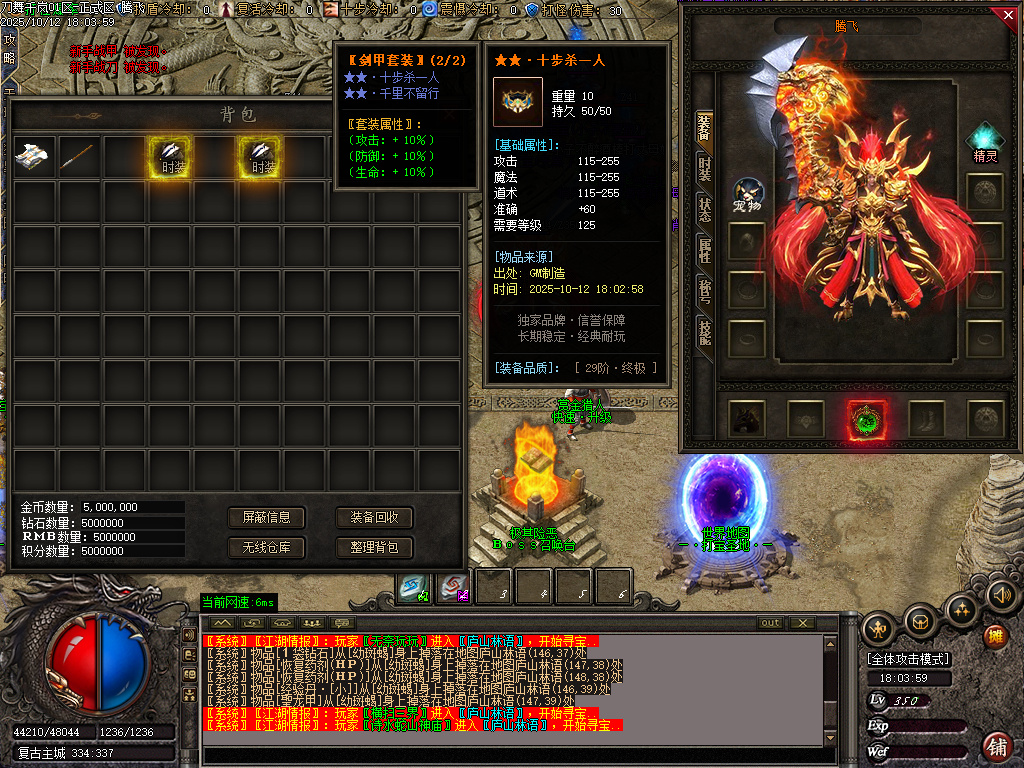The image size is (1024, 768).
Task: Switch to the 时装 costume tab
Action: coord(704,168)
